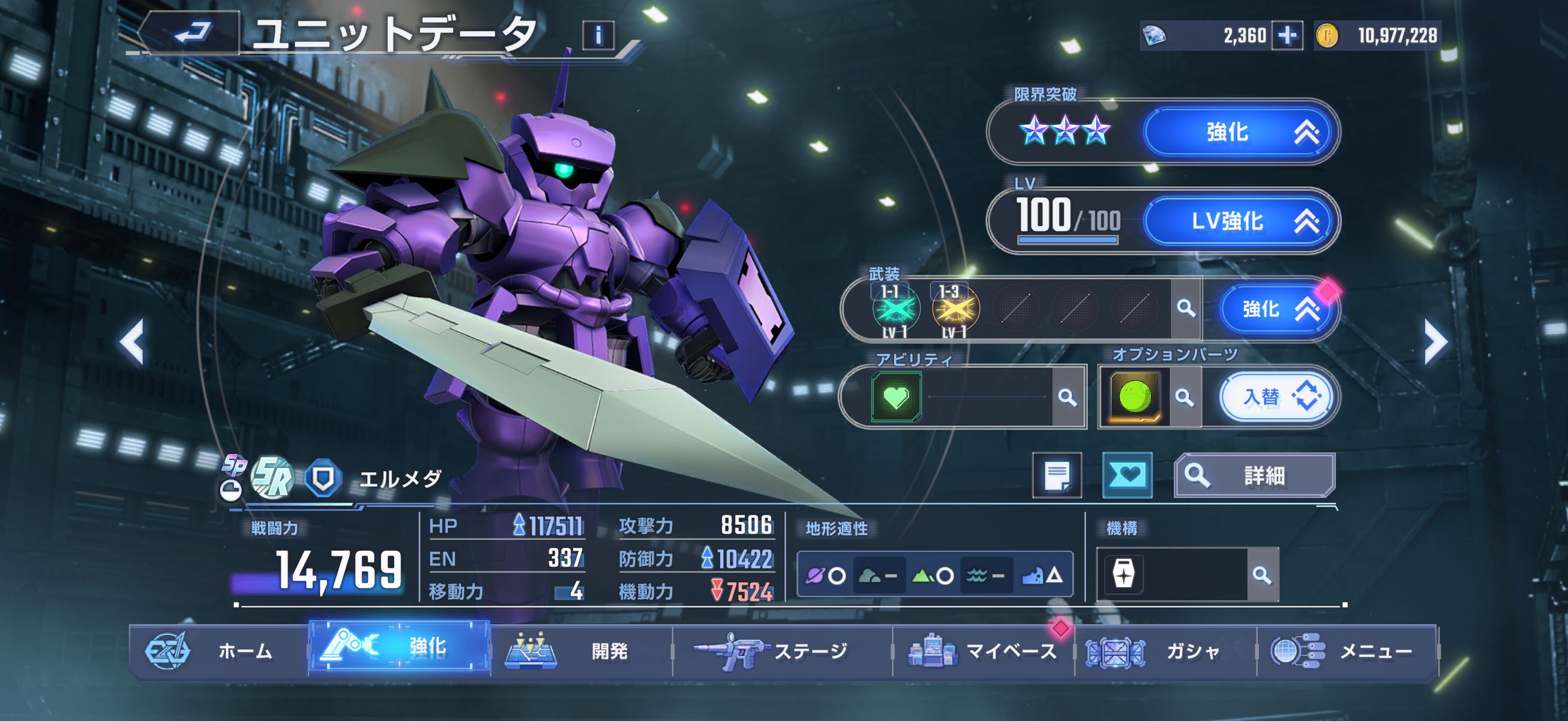
Task: Toggle the heart favorite icon
Action: click(1127, 475)
